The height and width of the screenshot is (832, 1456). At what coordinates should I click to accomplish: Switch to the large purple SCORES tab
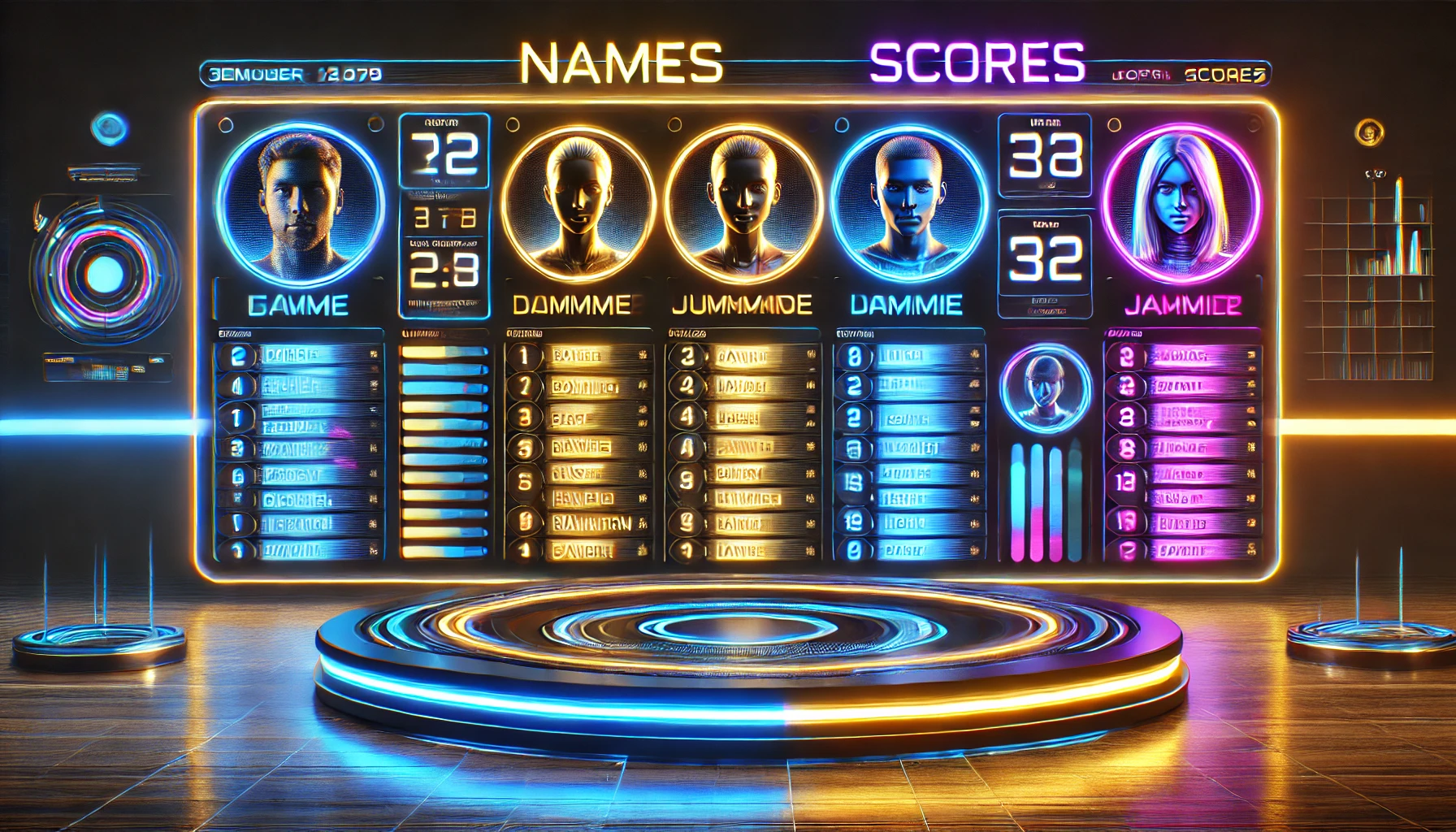977,63
